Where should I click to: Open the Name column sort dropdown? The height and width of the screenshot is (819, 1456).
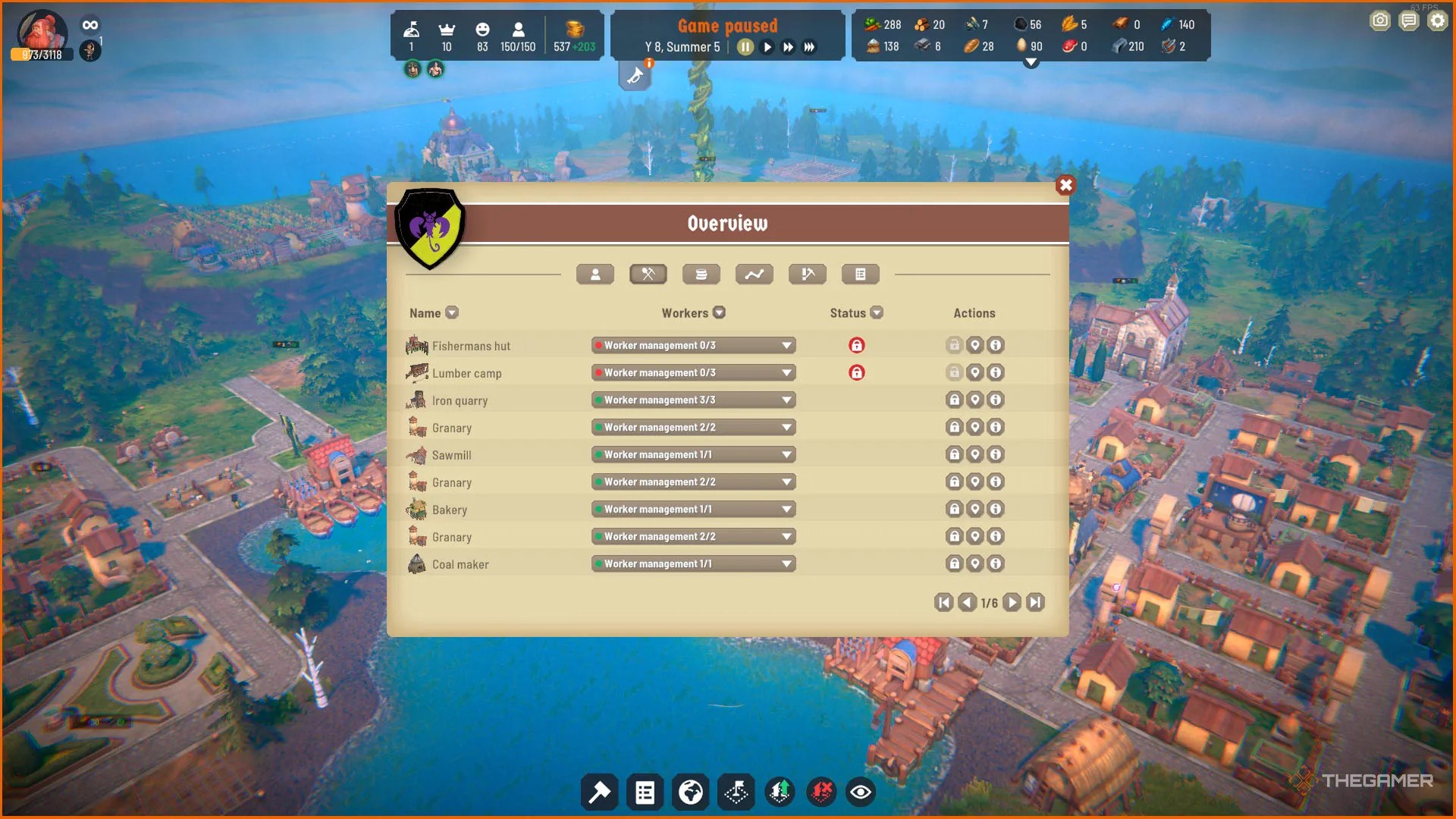pos(452,312)
